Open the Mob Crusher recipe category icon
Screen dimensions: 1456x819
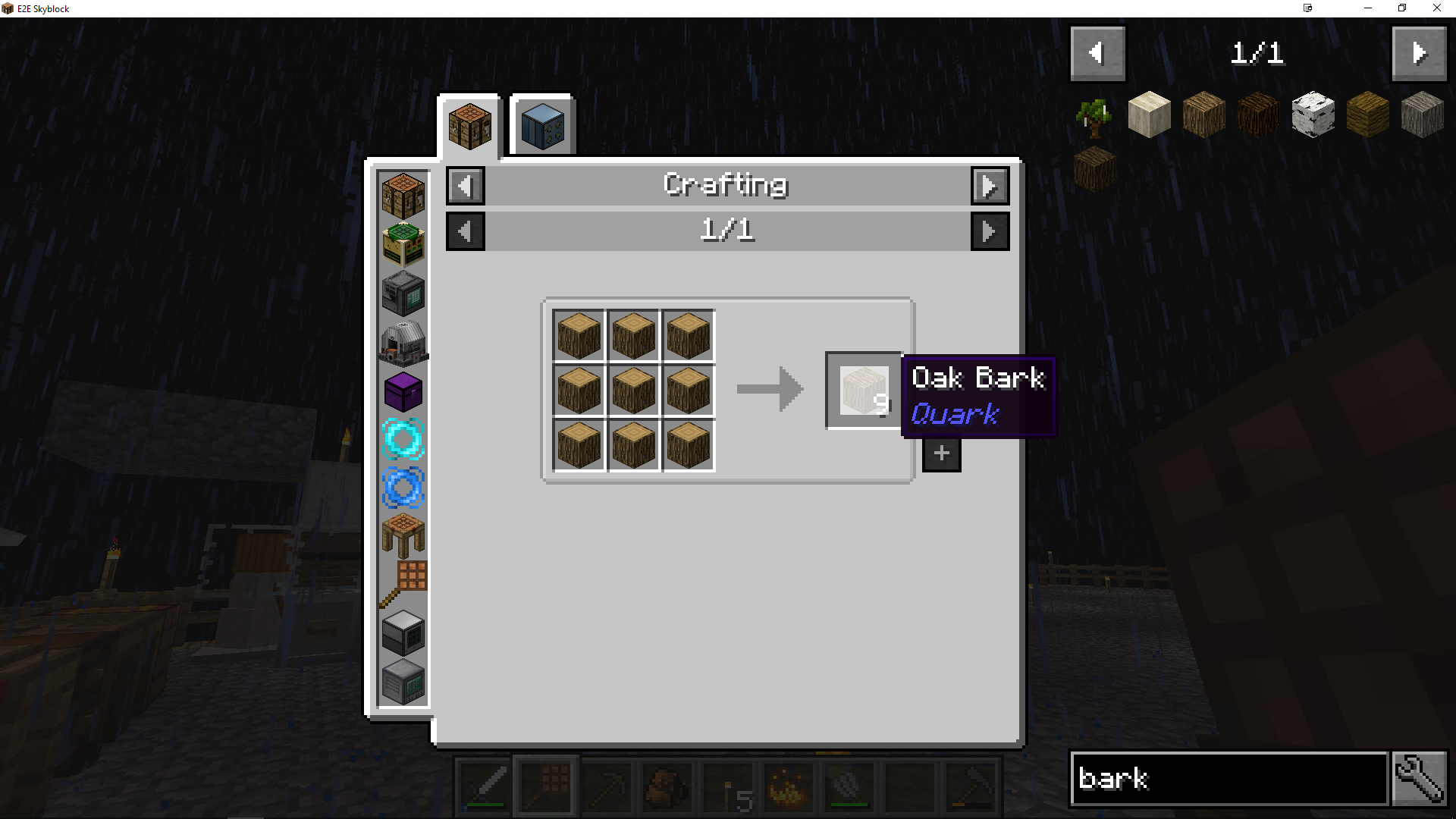pos(402,343)
